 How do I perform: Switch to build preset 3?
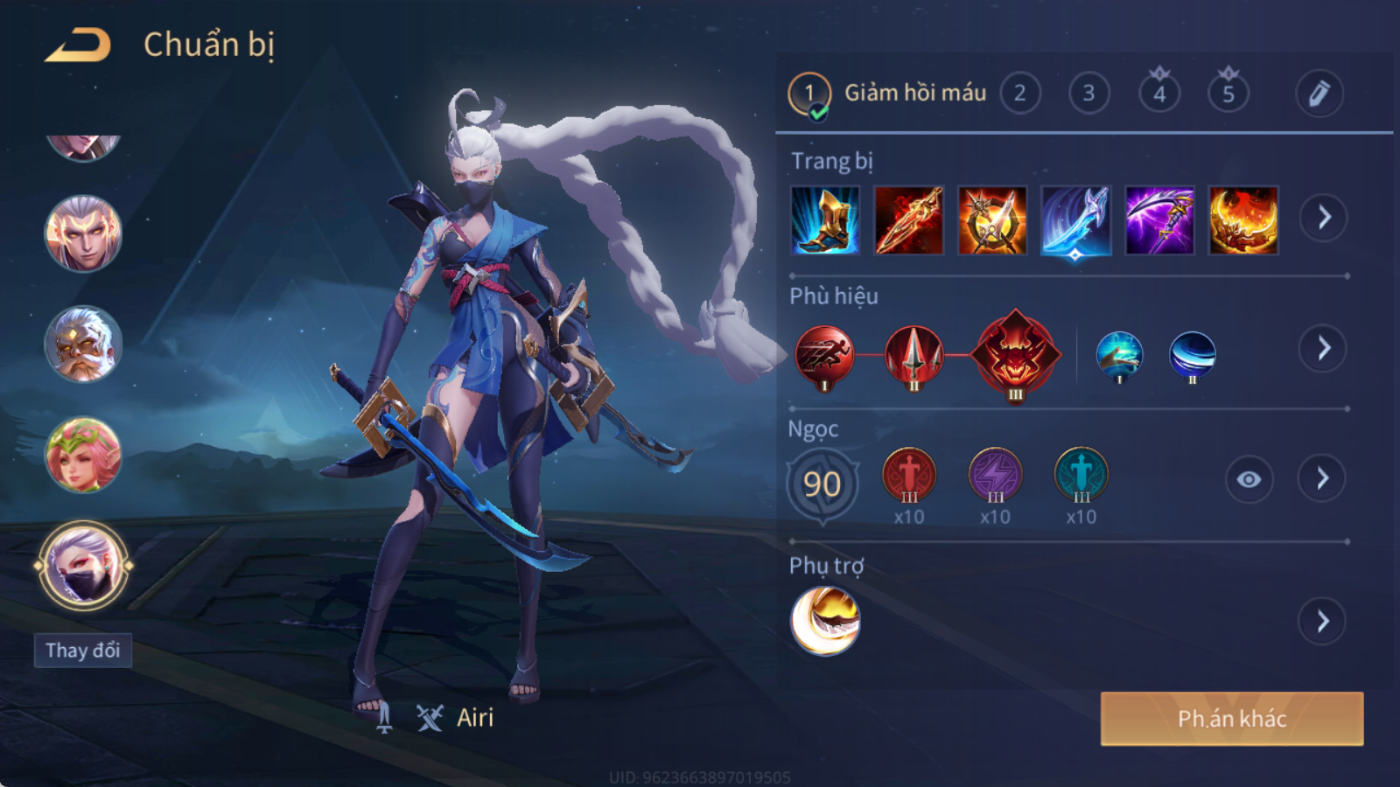coord(1089,94)
